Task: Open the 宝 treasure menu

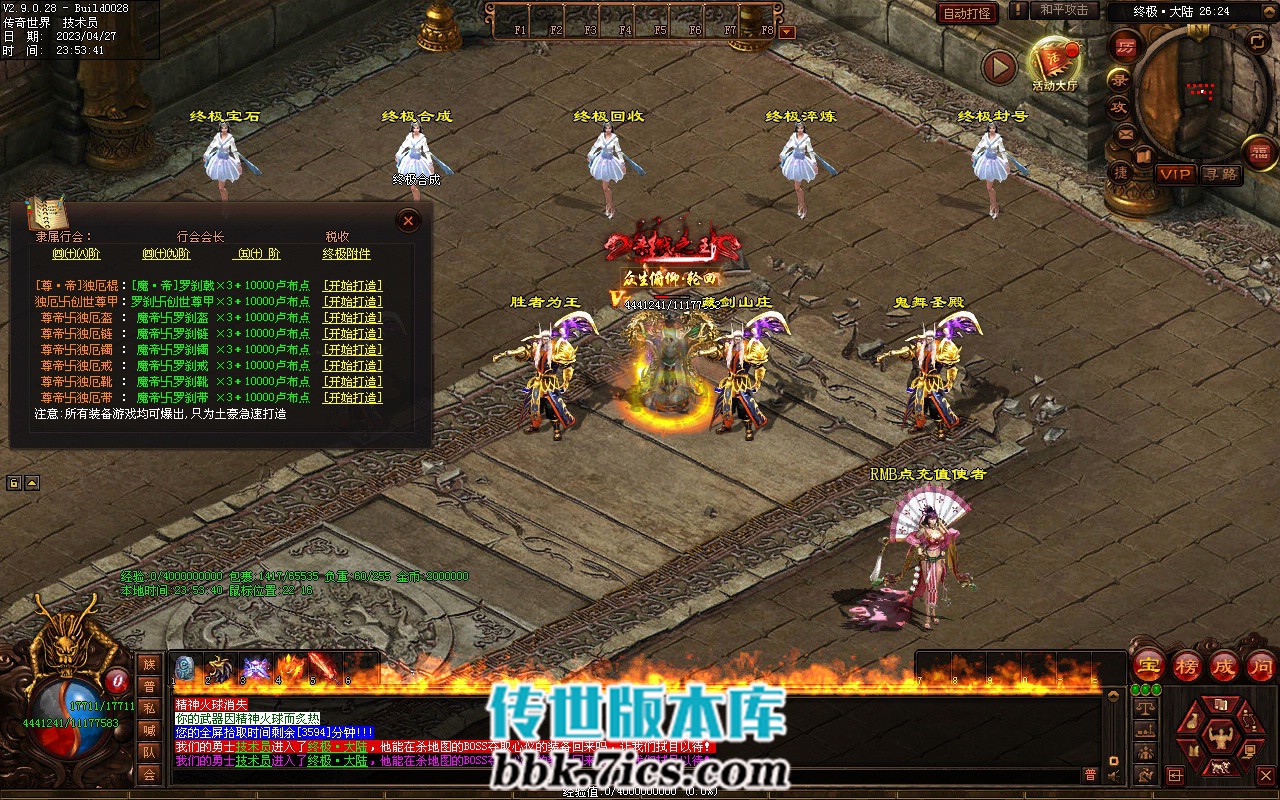Action: (1149, 665)
